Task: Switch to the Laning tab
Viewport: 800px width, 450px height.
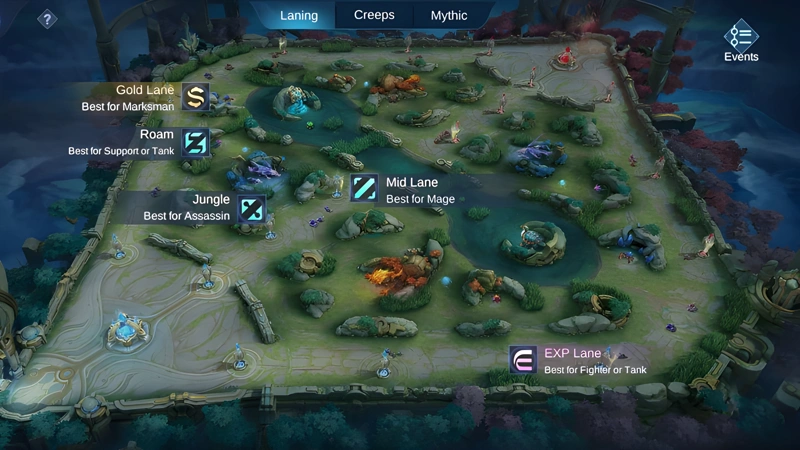Action: coord(299,15)
